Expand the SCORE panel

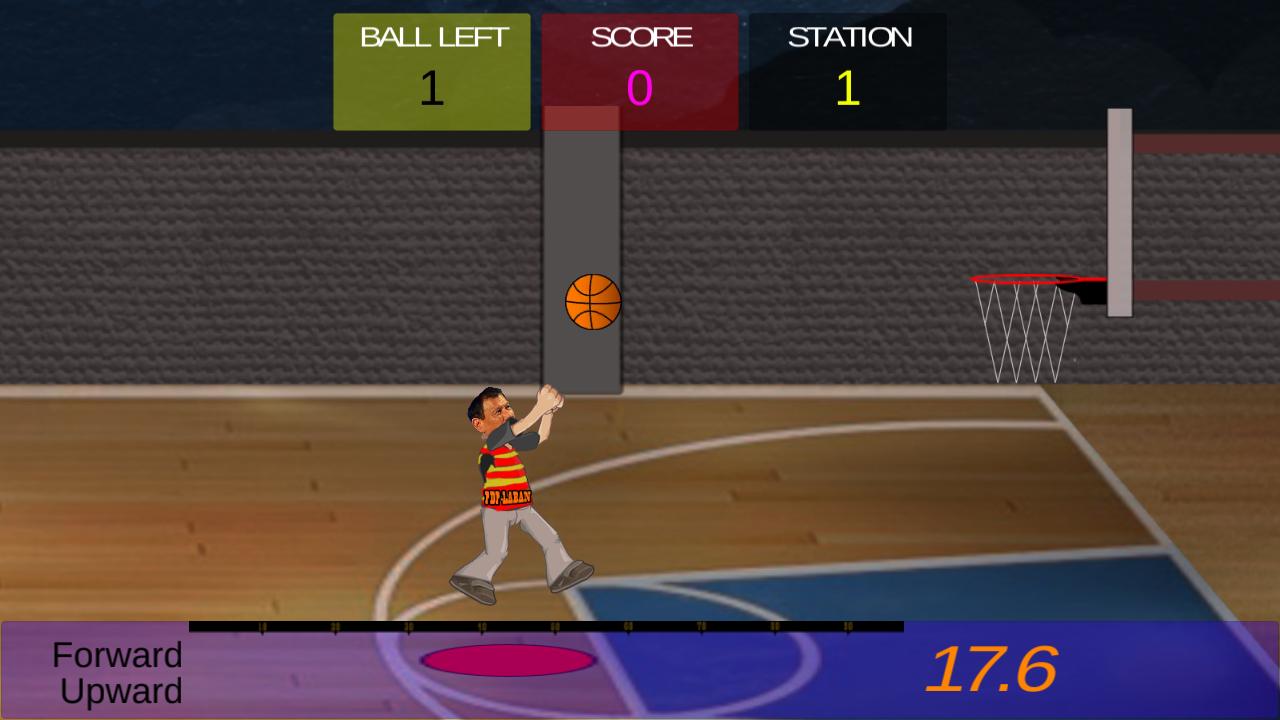[640, 70]
